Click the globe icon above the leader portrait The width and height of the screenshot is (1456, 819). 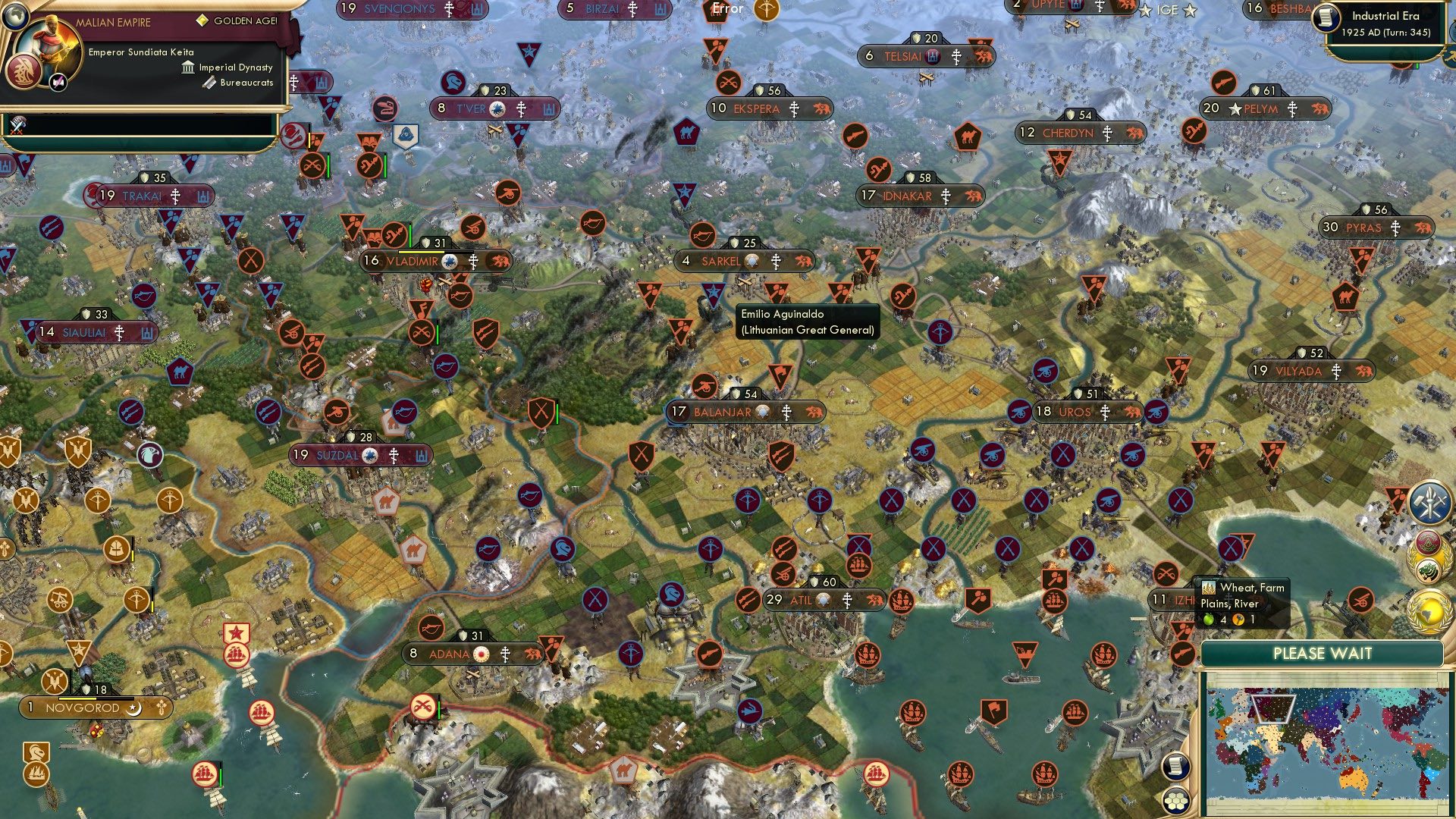[x=15, y=17]
